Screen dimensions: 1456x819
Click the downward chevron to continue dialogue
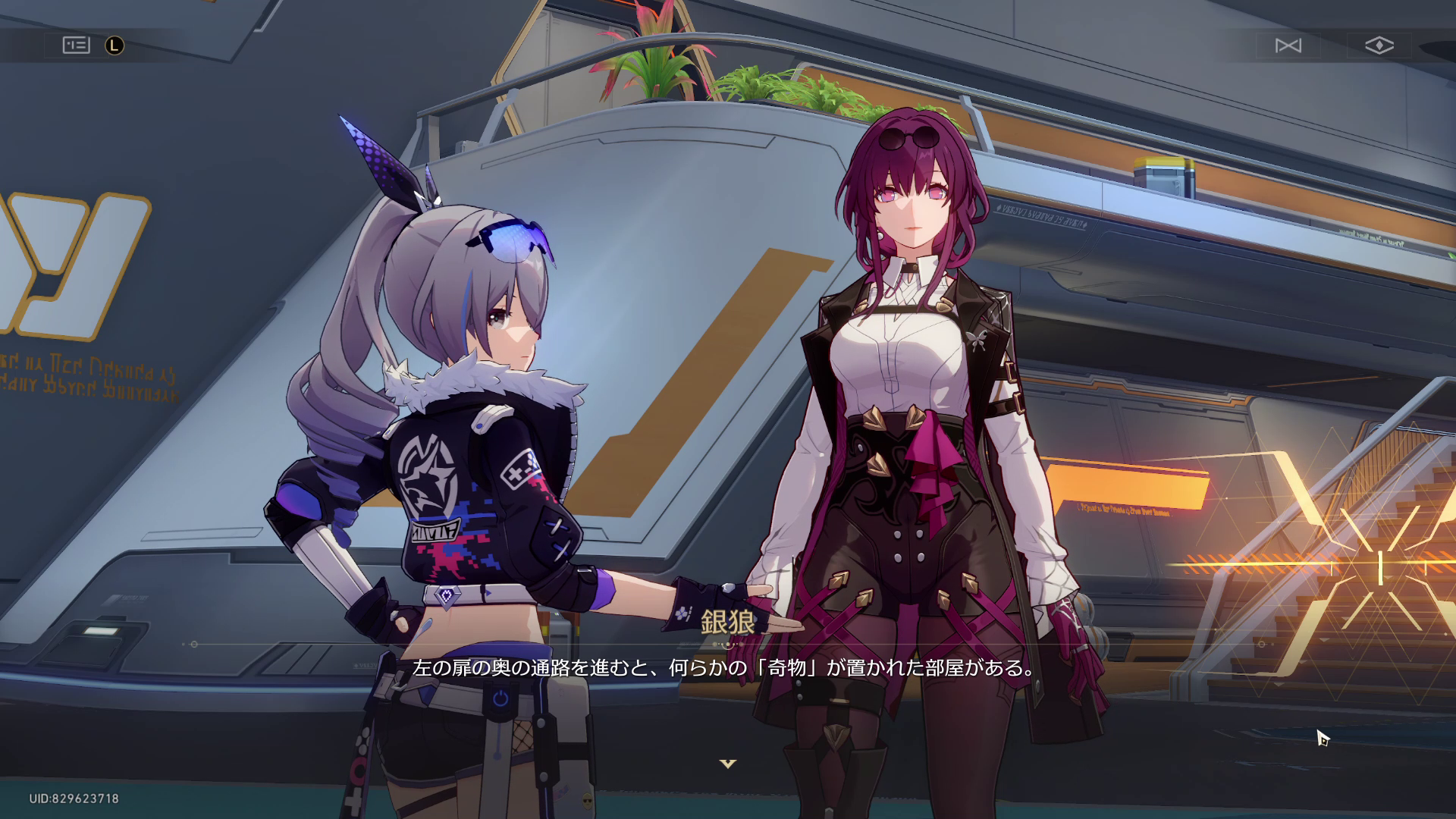click(727, 764)
